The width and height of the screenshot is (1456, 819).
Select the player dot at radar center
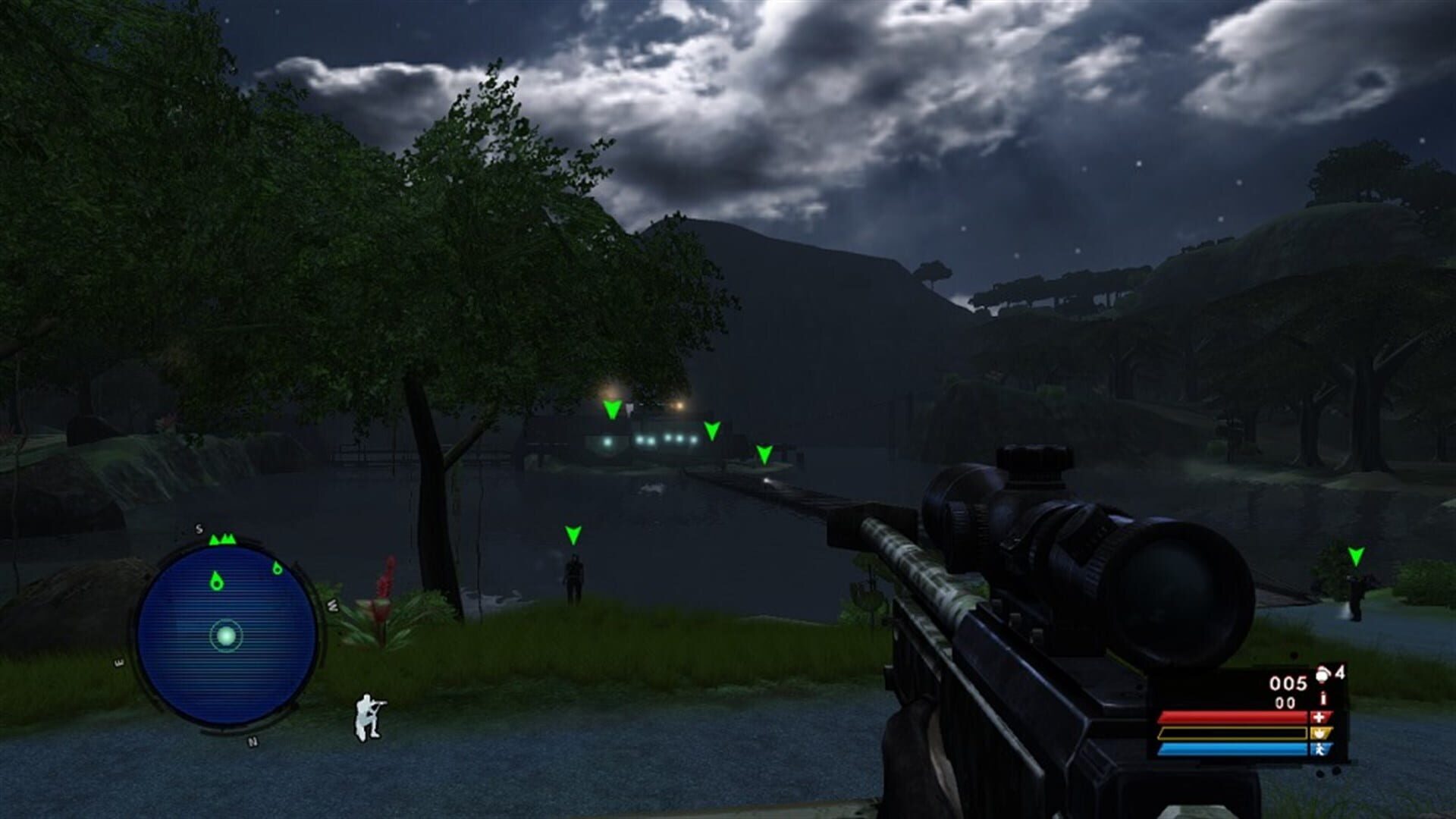coord(226,636)
